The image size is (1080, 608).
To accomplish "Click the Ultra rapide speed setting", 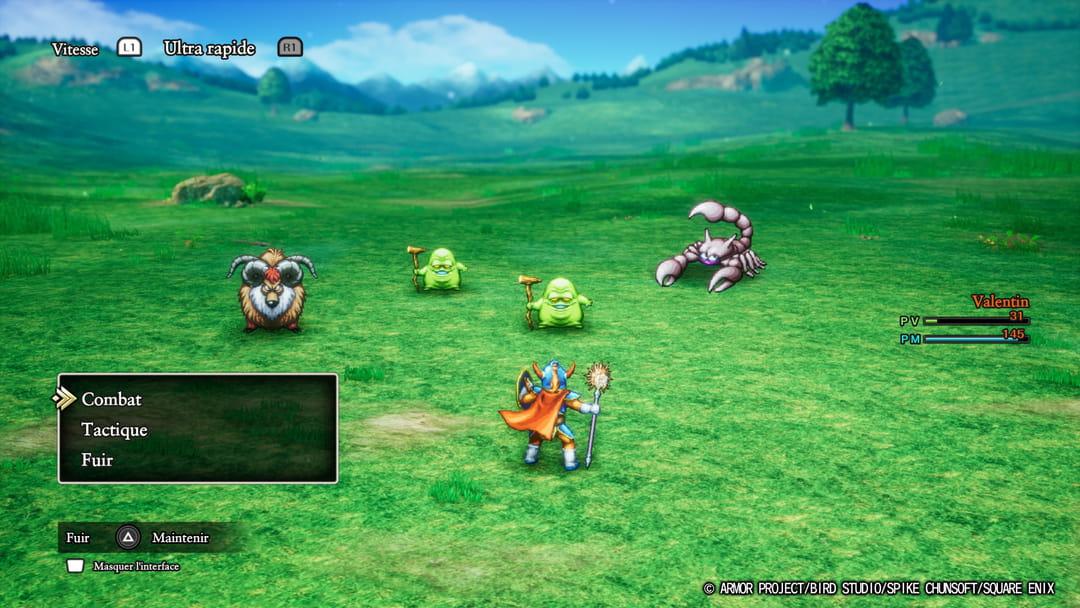I will (209, 48).
